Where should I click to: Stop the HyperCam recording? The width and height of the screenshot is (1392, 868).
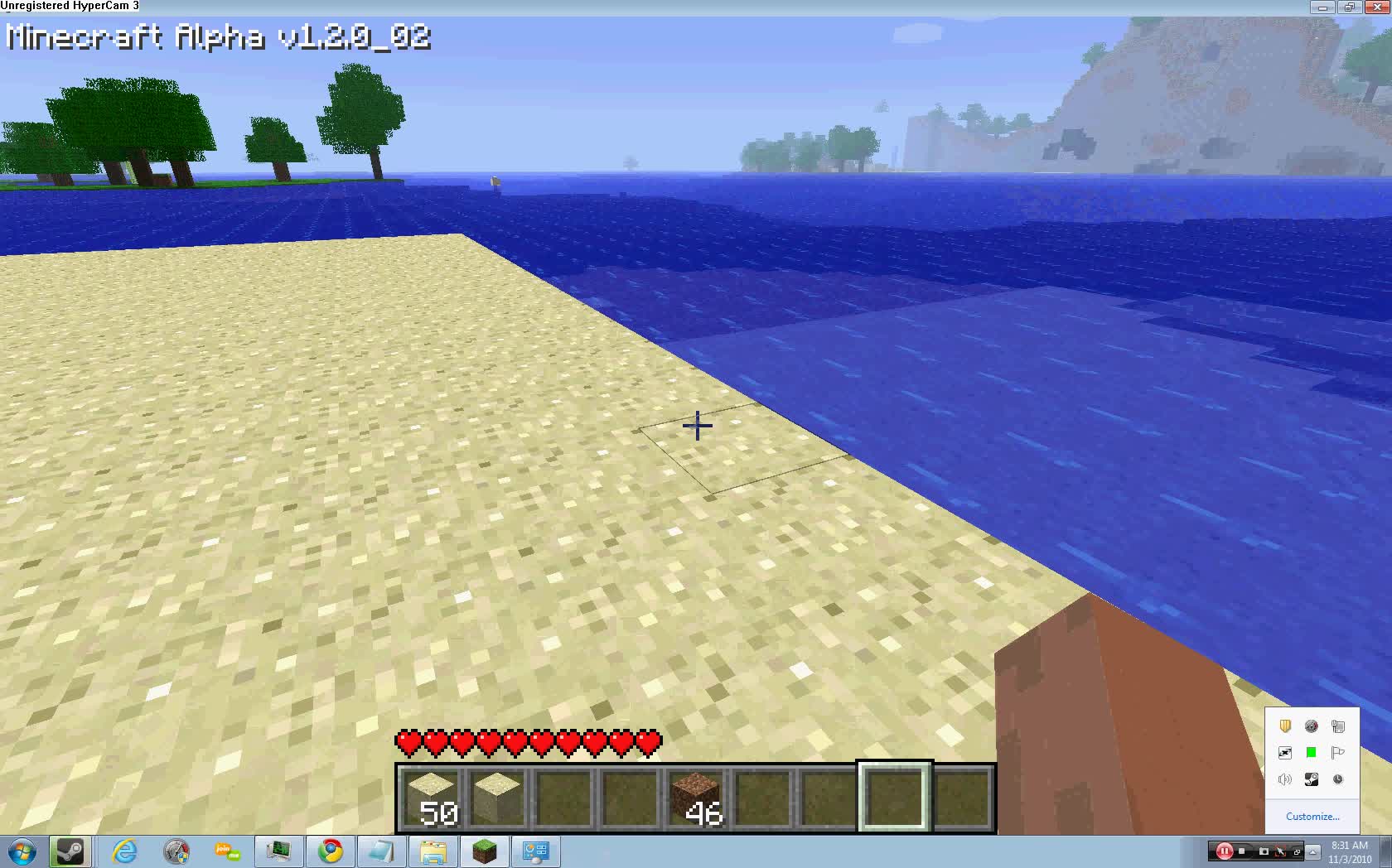tap(1243, 851)
